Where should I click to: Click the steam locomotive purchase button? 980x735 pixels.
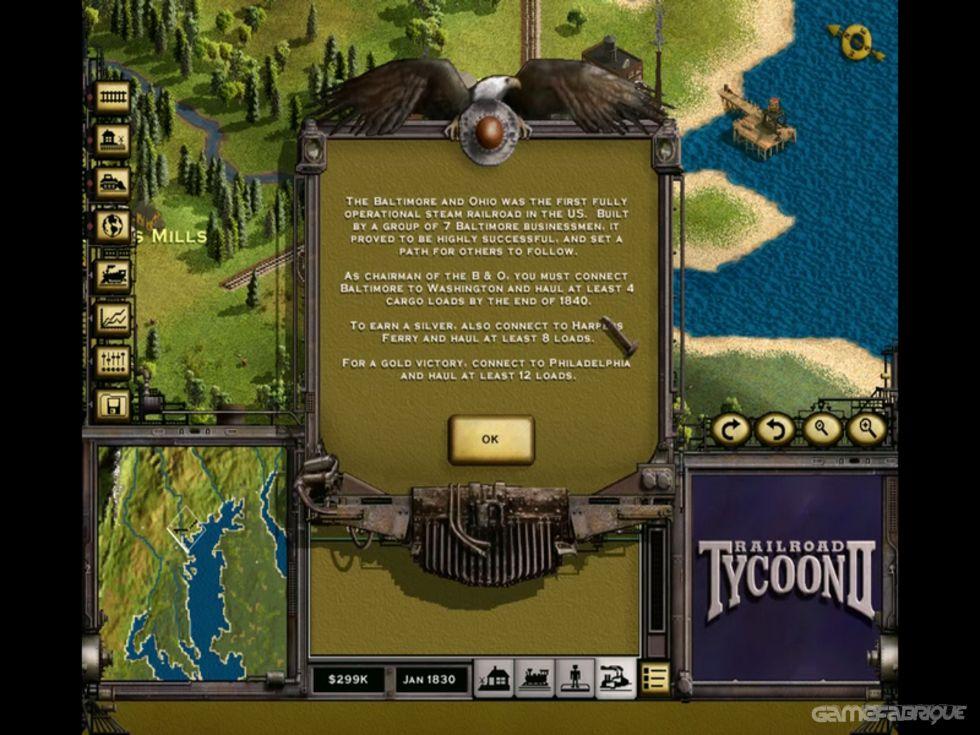coord(113,273)
